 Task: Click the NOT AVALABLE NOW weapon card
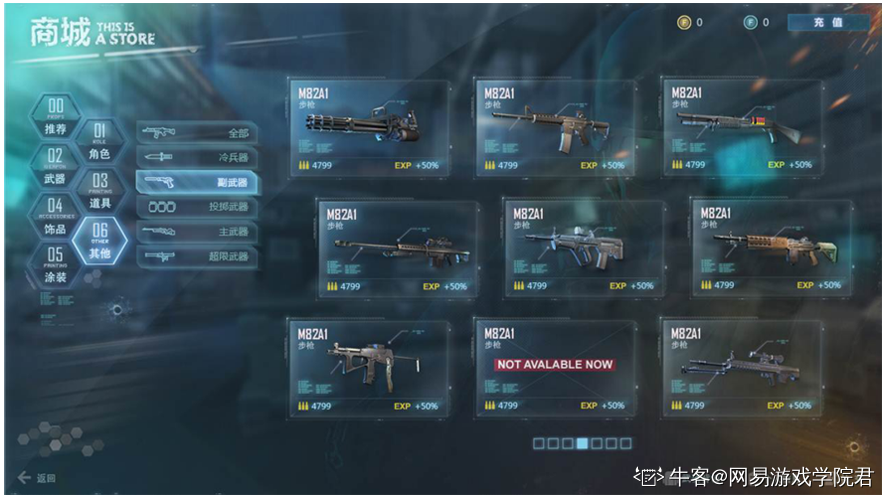[555, 366]
